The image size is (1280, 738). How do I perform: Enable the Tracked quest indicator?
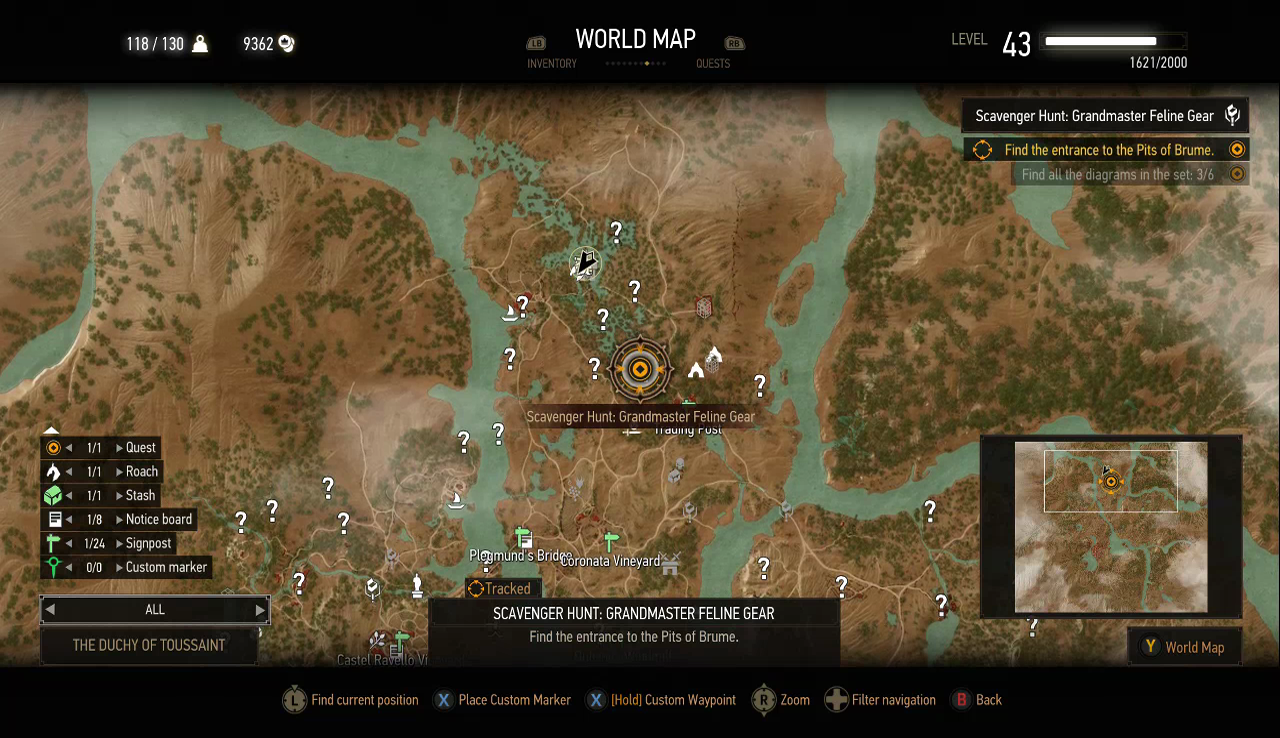(x=502, y=588)
